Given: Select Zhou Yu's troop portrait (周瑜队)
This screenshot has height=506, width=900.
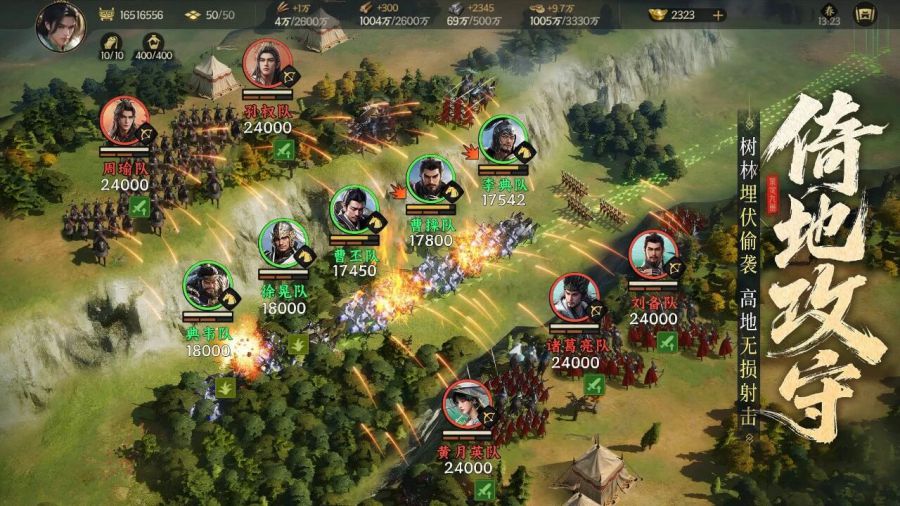Looking at the screenshot, I should pos(124,121).
